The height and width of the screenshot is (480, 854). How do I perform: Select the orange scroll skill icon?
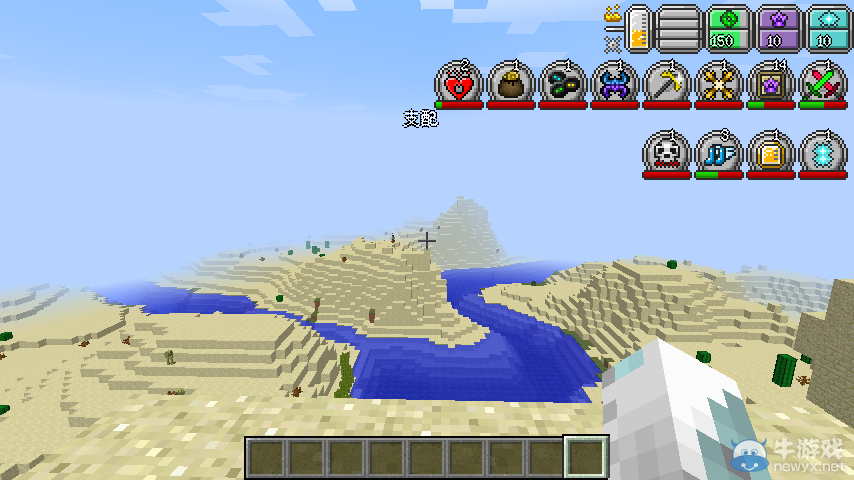(x=771, y=153)
